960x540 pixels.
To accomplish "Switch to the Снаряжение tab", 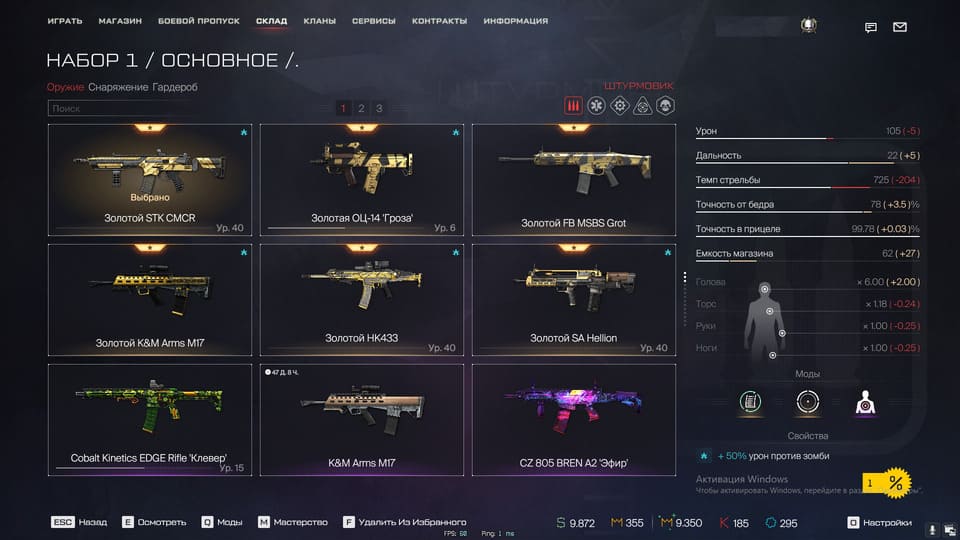I will 118,87.
